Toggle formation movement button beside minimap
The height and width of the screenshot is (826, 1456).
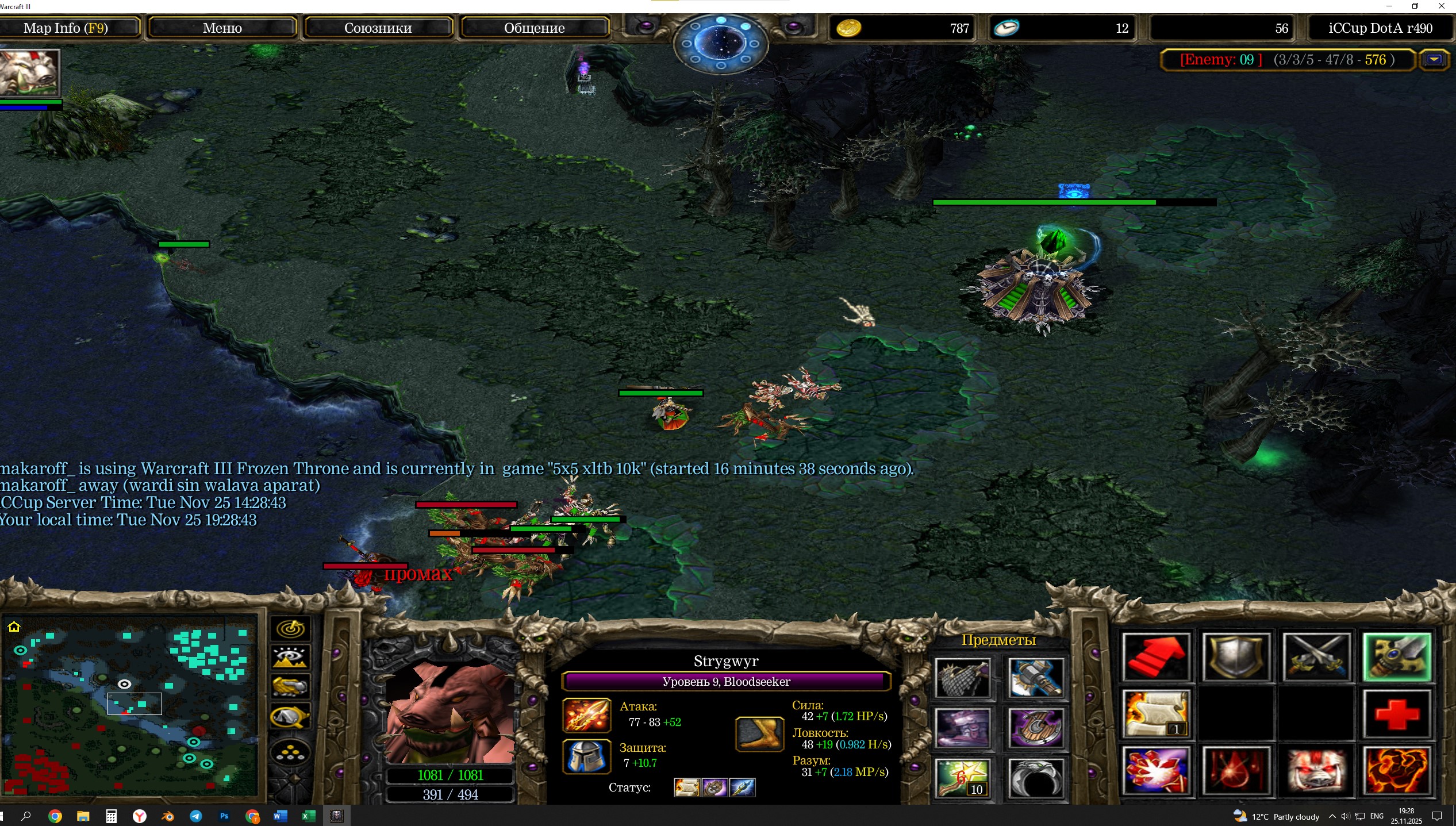pyautogui.click(x=290, y=753)
